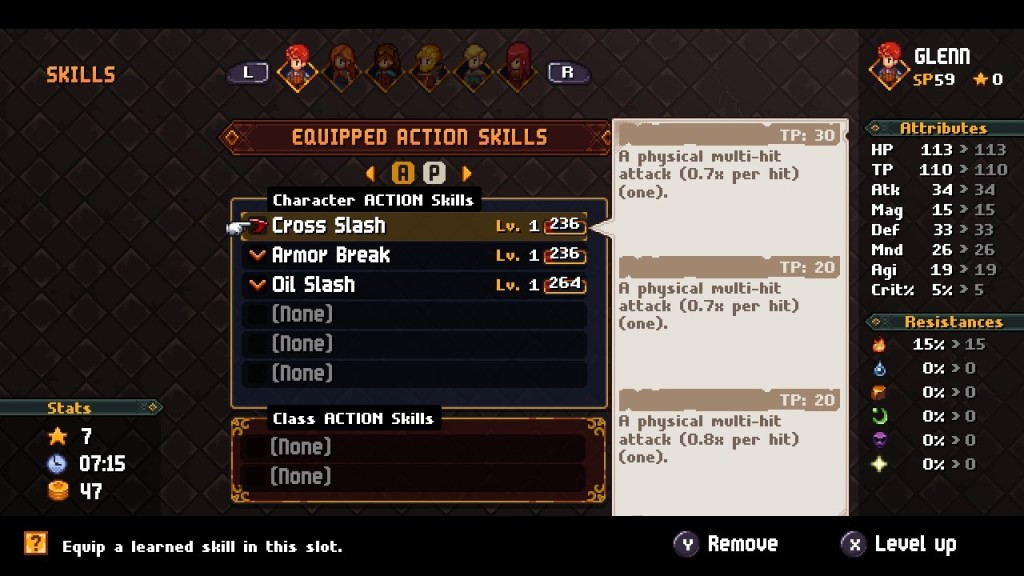
Task: Choose the blonde bearded character portrait
Action: 430,67
